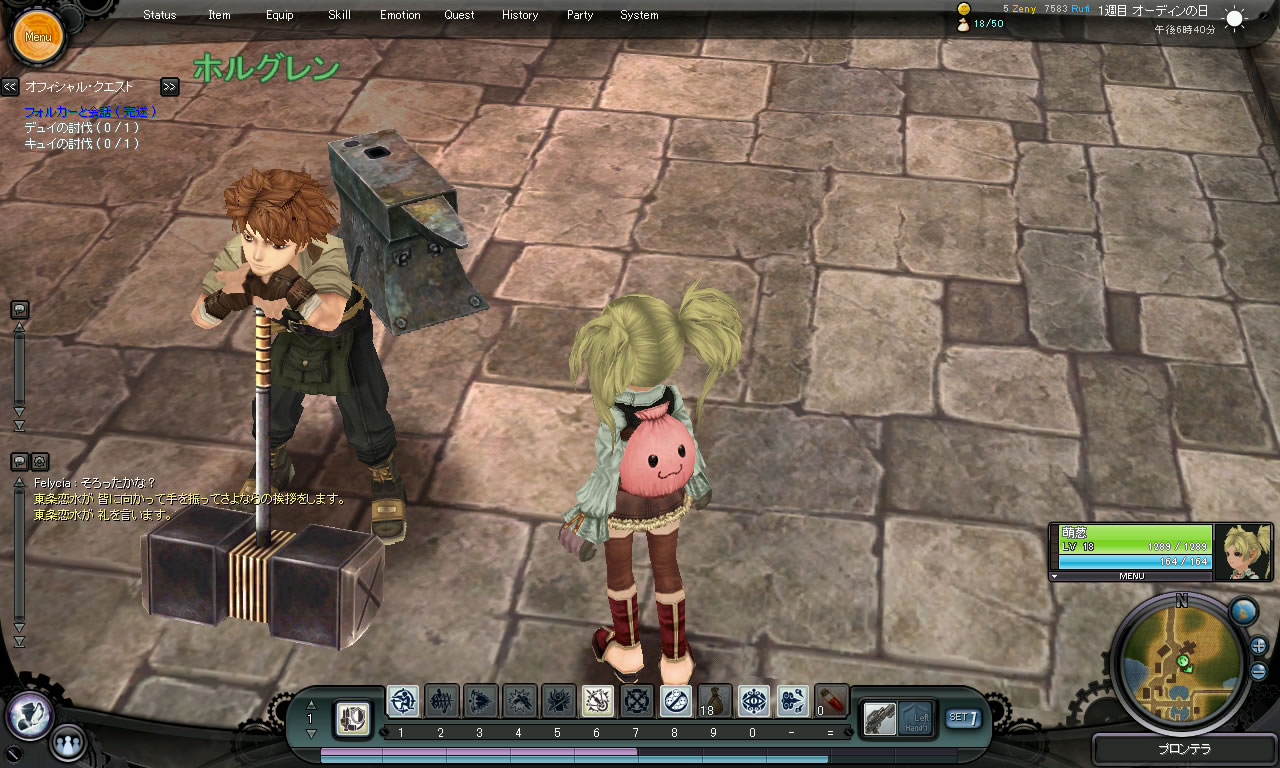Use the red potion in the hotbar
This screenshot has height=768, width=1280.
pos(832,701)
